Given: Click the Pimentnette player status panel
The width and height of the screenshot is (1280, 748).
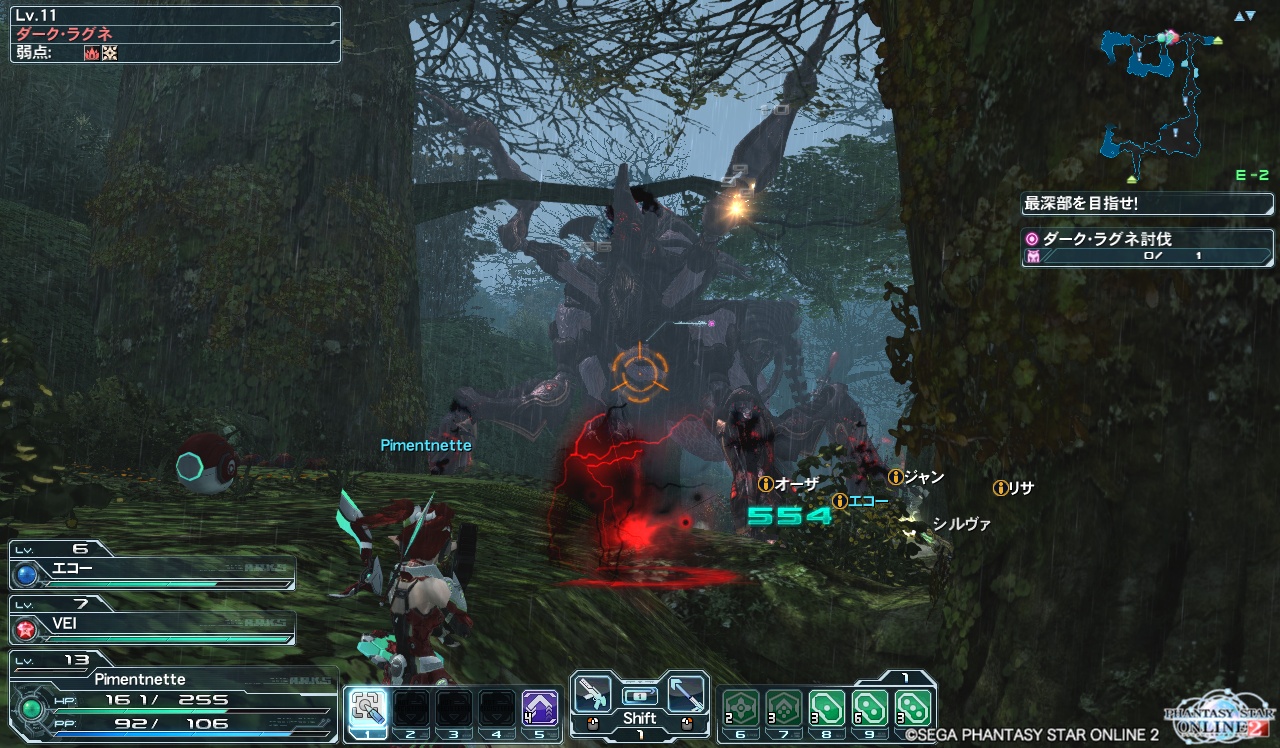Looking at the screenshot, I should [170, 700].
